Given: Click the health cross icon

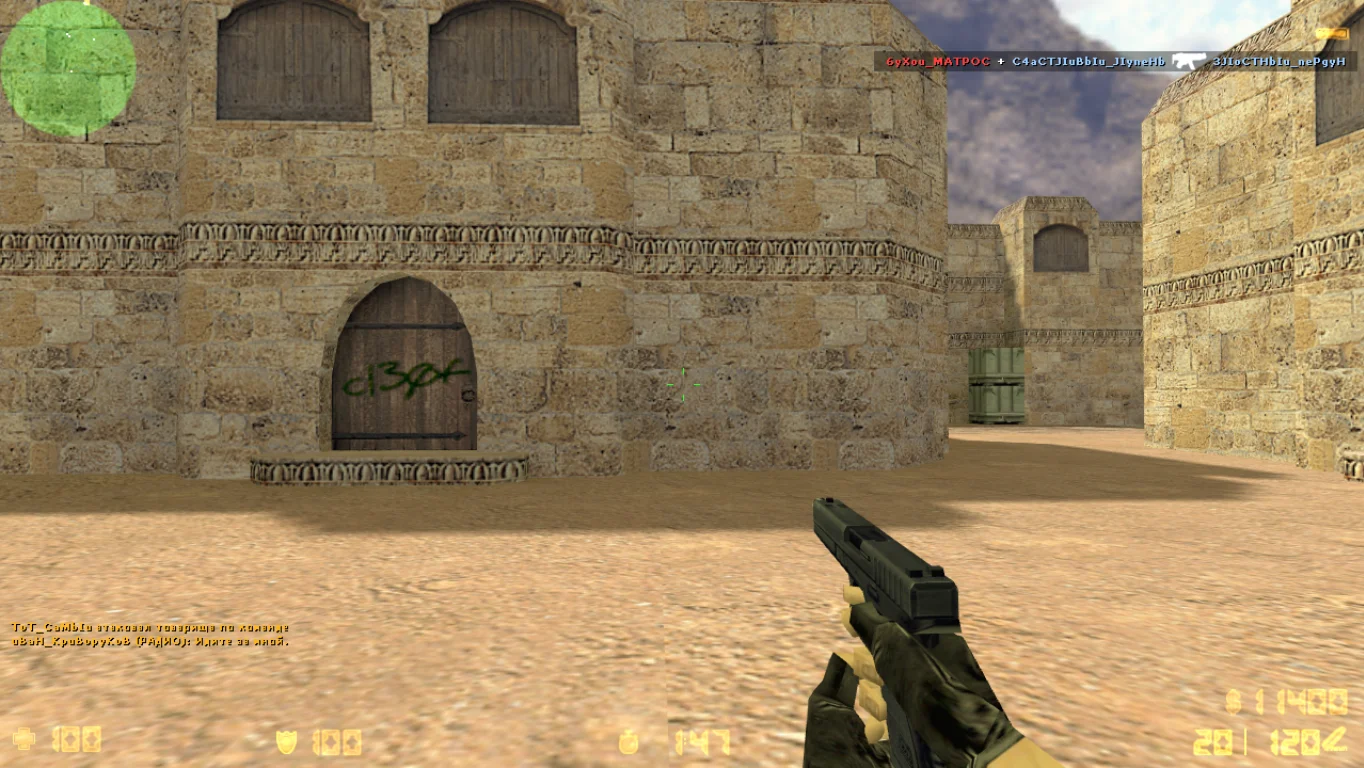Looking at the screenshot, I should pos(24,740).
